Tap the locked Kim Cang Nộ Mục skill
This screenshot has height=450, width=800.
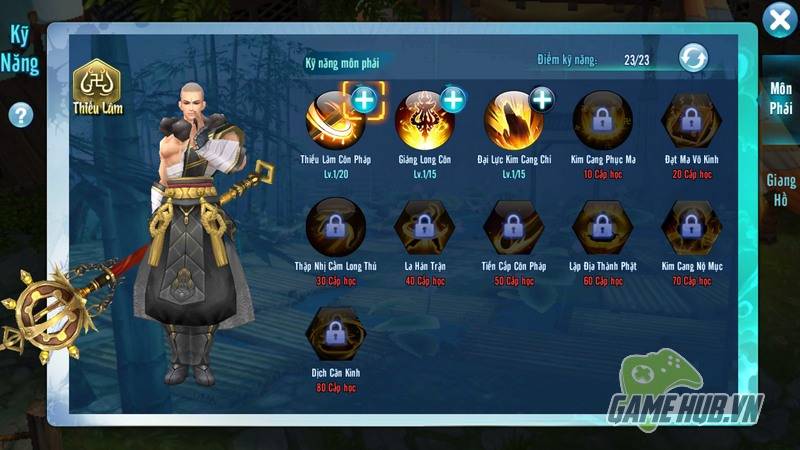tap(690, 229)
